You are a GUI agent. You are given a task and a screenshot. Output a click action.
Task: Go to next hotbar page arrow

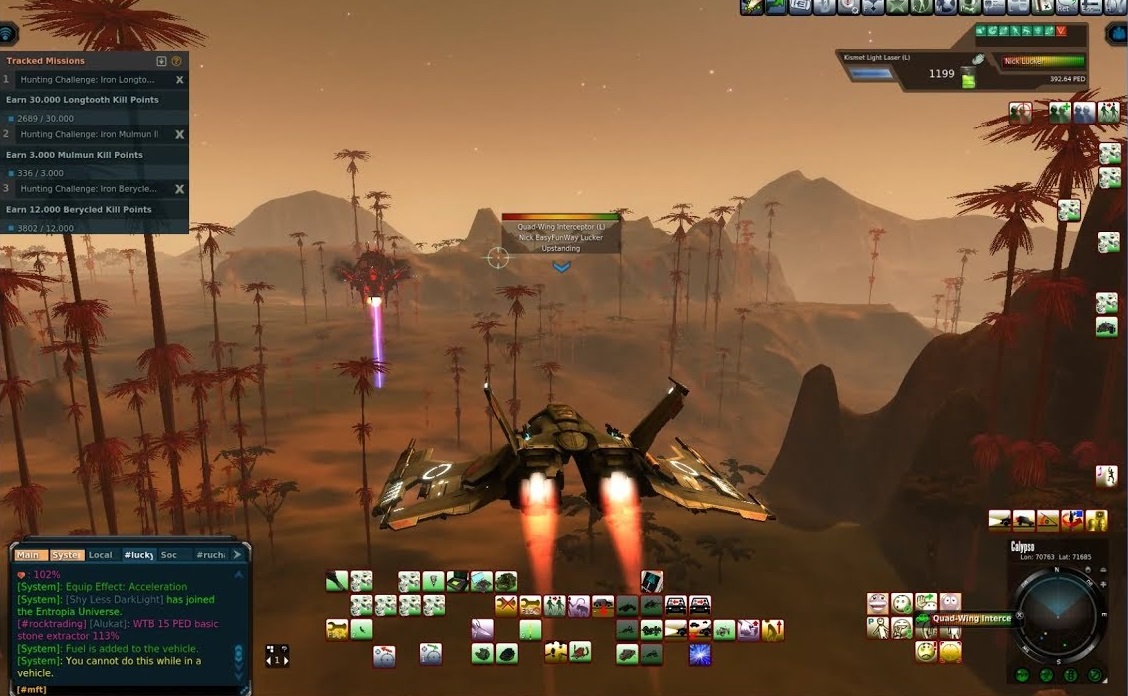(x=286, y=660)
